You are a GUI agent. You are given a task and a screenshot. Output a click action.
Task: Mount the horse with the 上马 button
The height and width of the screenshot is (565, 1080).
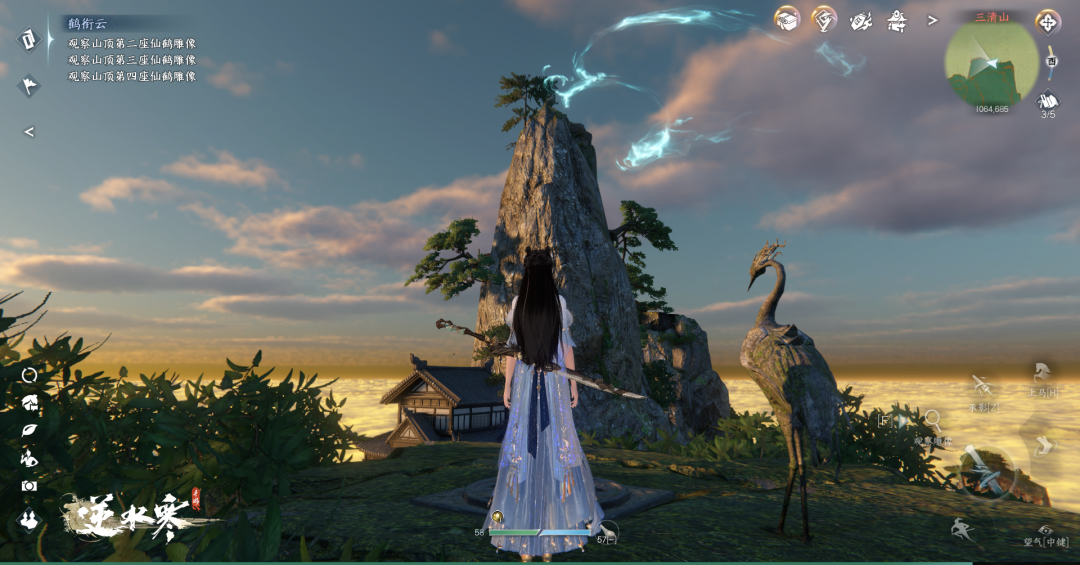point(1042,376)
